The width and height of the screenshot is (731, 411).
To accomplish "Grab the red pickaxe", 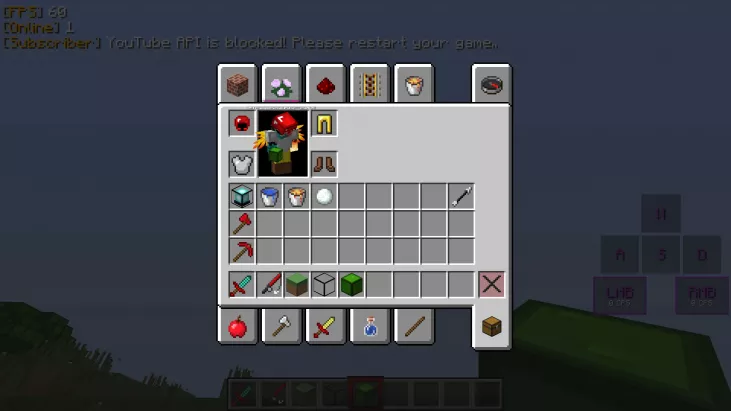I will click(241, 250).
